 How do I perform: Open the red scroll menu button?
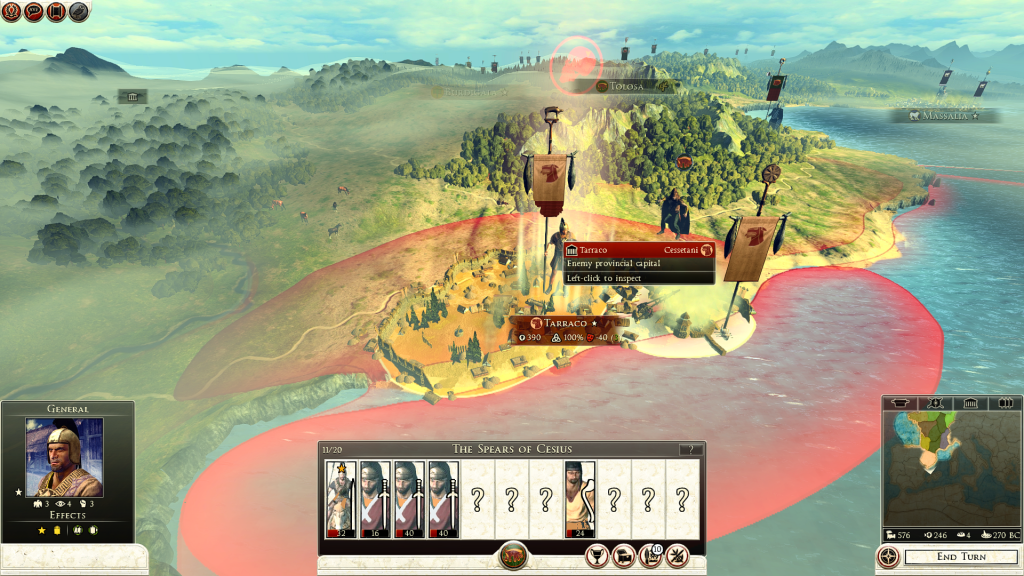pos(56,12)
